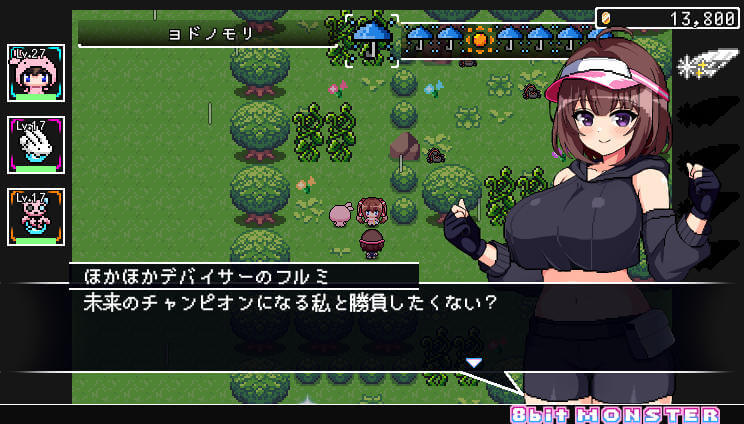Select the Lv.27 pink-hooded character portrait
This screenshot has width=744, height=424.
click(x=36, y=73)
